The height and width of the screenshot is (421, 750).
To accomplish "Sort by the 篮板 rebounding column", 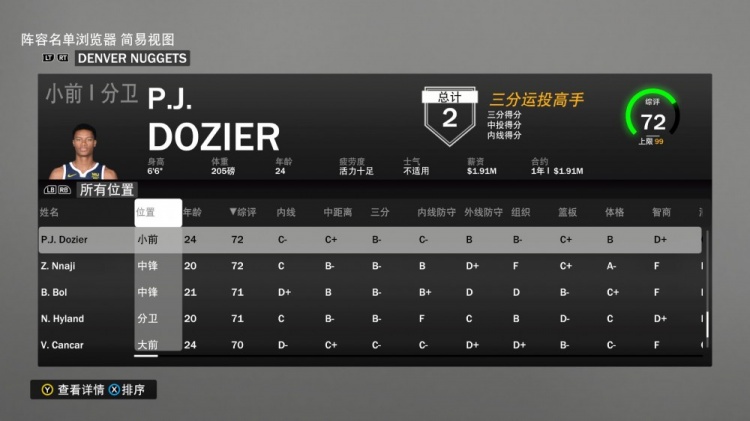I will [568, 212].
